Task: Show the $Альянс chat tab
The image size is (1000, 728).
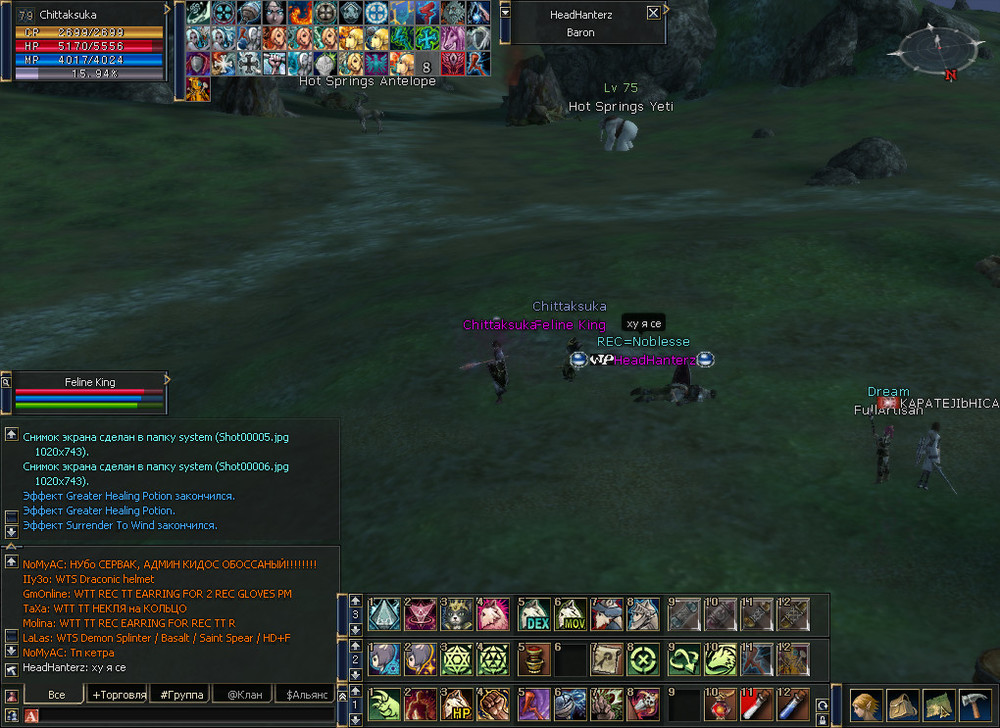Action: tap(307, 694)
